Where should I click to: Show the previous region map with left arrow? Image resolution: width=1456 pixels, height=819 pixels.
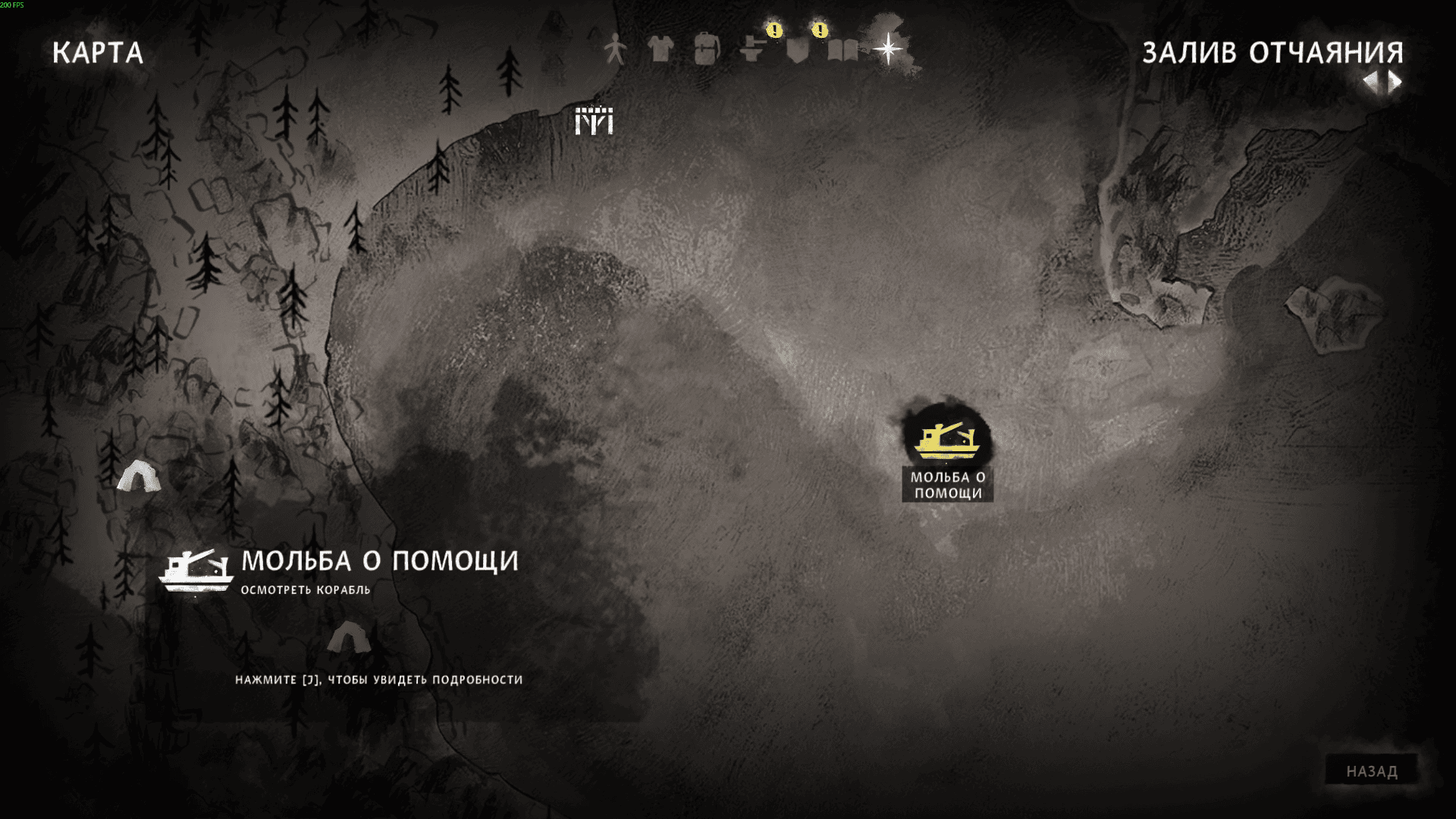[x=1371, y=82]
